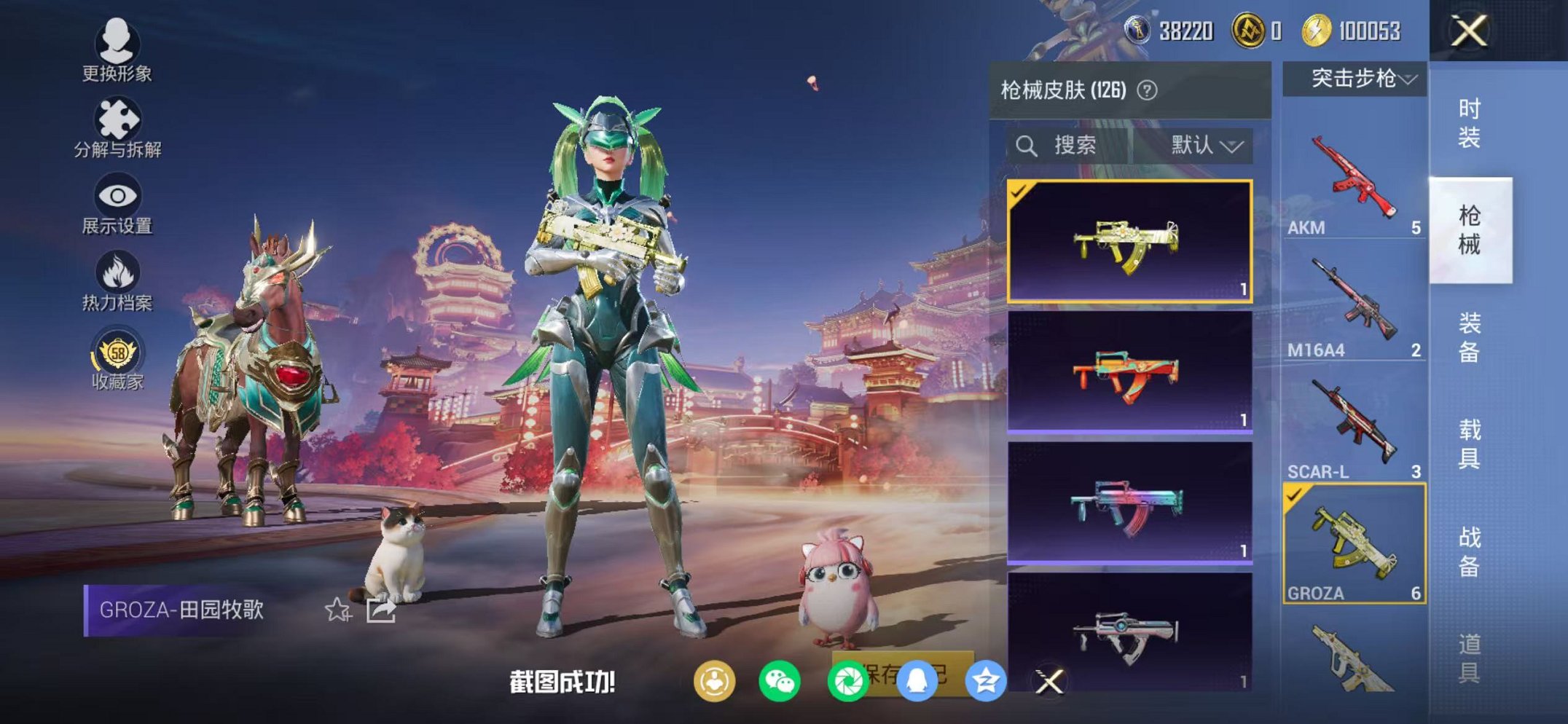Open the 更换形象 character change panel
The image size is (1568, 724).
(x=119, y=51)
